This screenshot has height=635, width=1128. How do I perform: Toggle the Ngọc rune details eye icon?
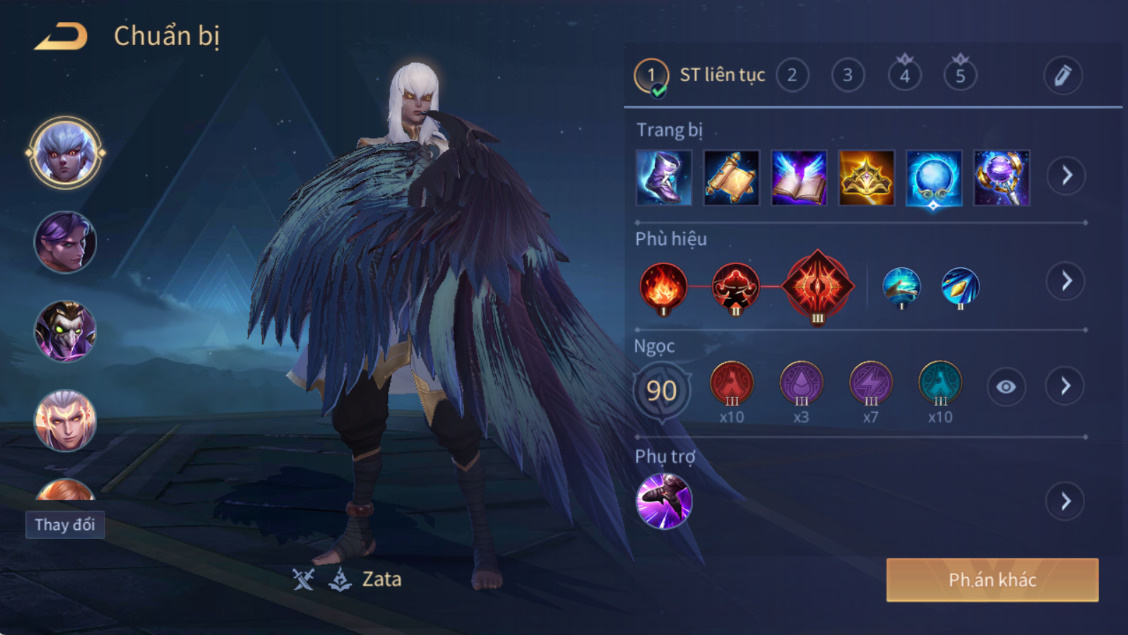point(1006,387)
